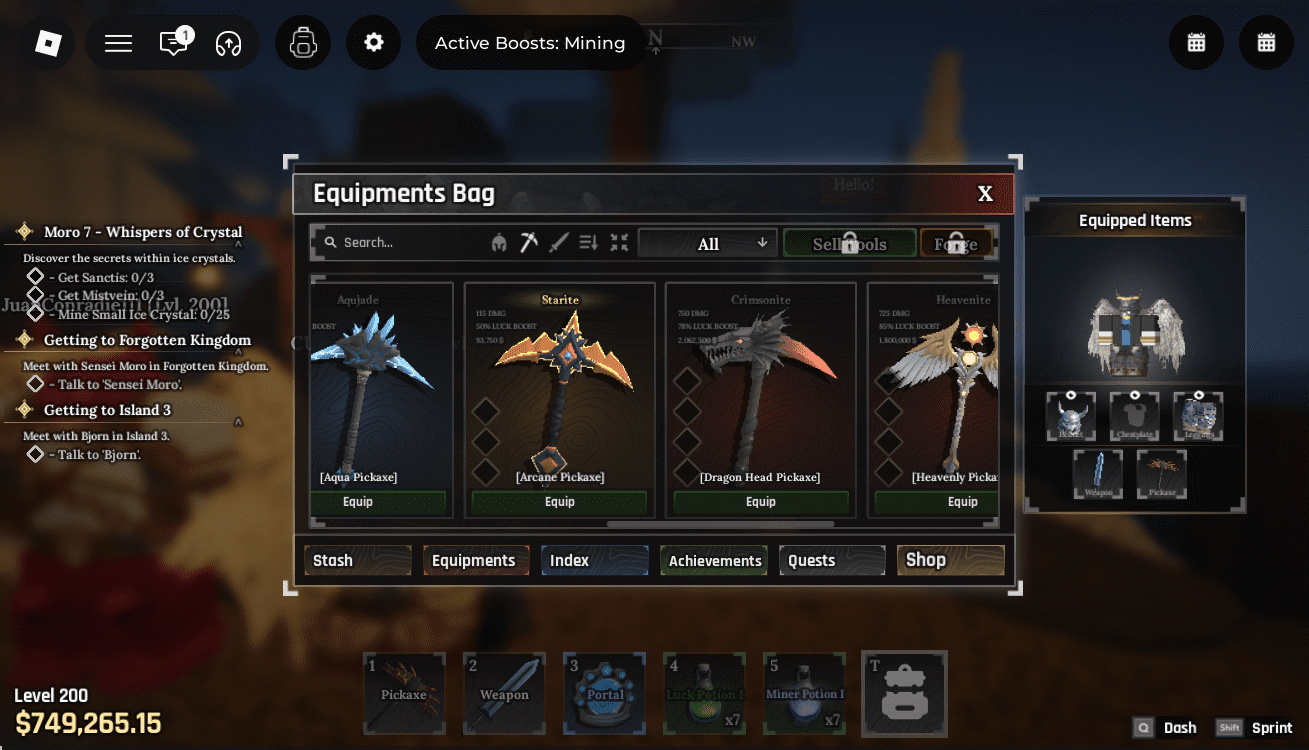Open the backpack icon in hotbar slot T
Viewport: 1309px width, 750px height.
click(904, 693)
